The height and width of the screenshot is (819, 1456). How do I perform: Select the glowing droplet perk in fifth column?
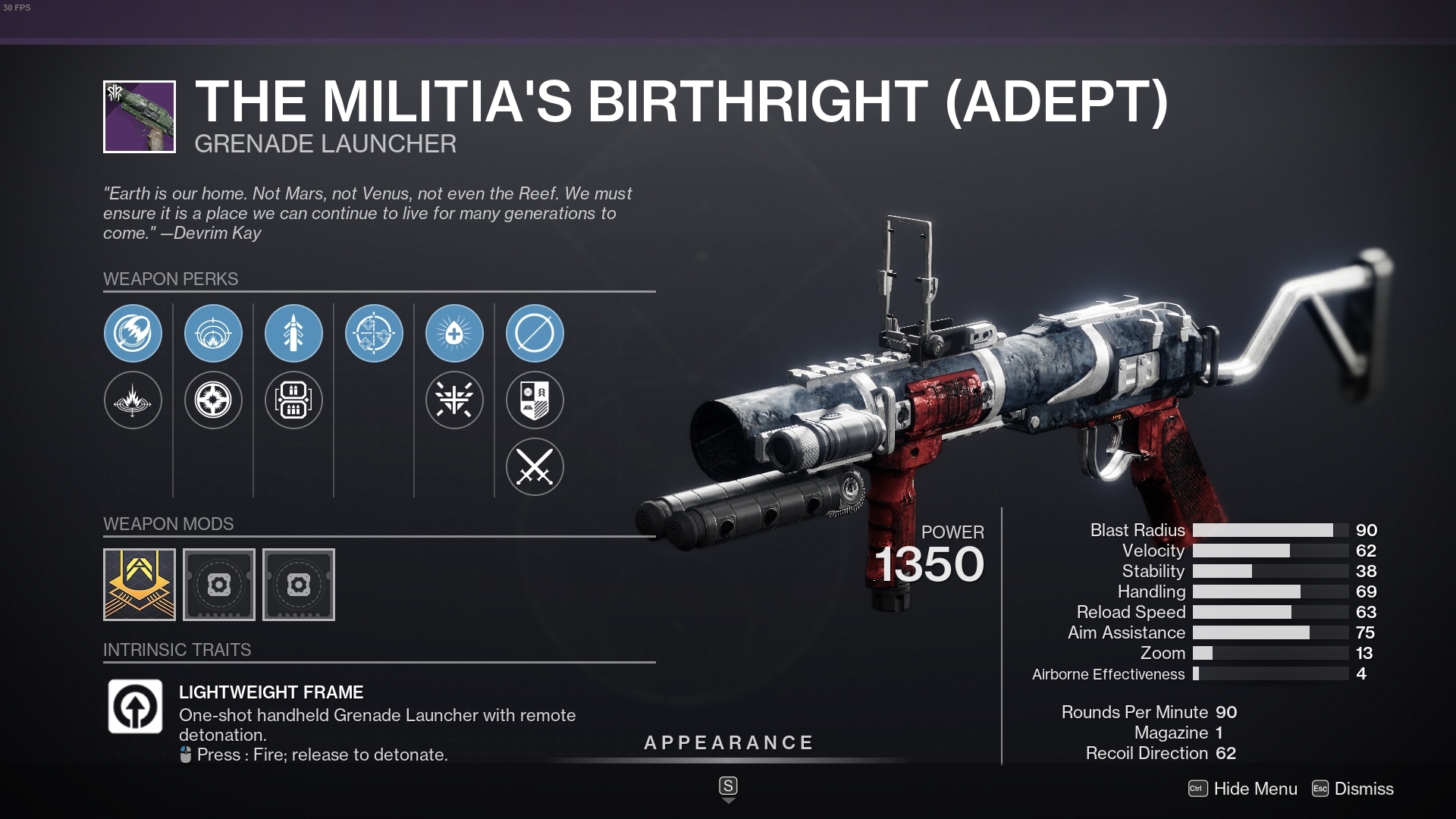tap(454, 333)
